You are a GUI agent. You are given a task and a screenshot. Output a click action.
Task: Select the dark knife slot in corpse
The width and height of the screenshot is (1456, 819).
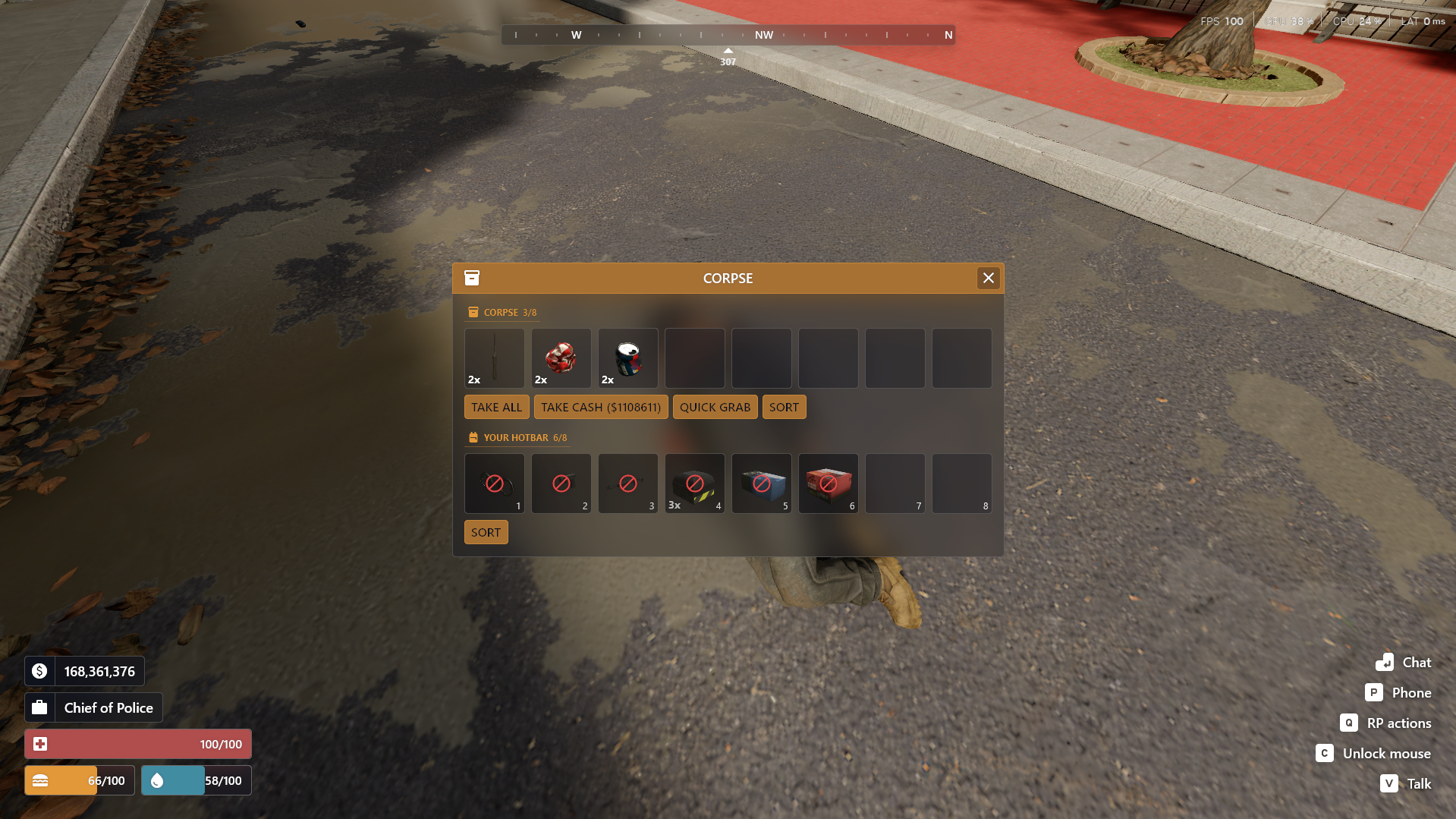point(495,358)
